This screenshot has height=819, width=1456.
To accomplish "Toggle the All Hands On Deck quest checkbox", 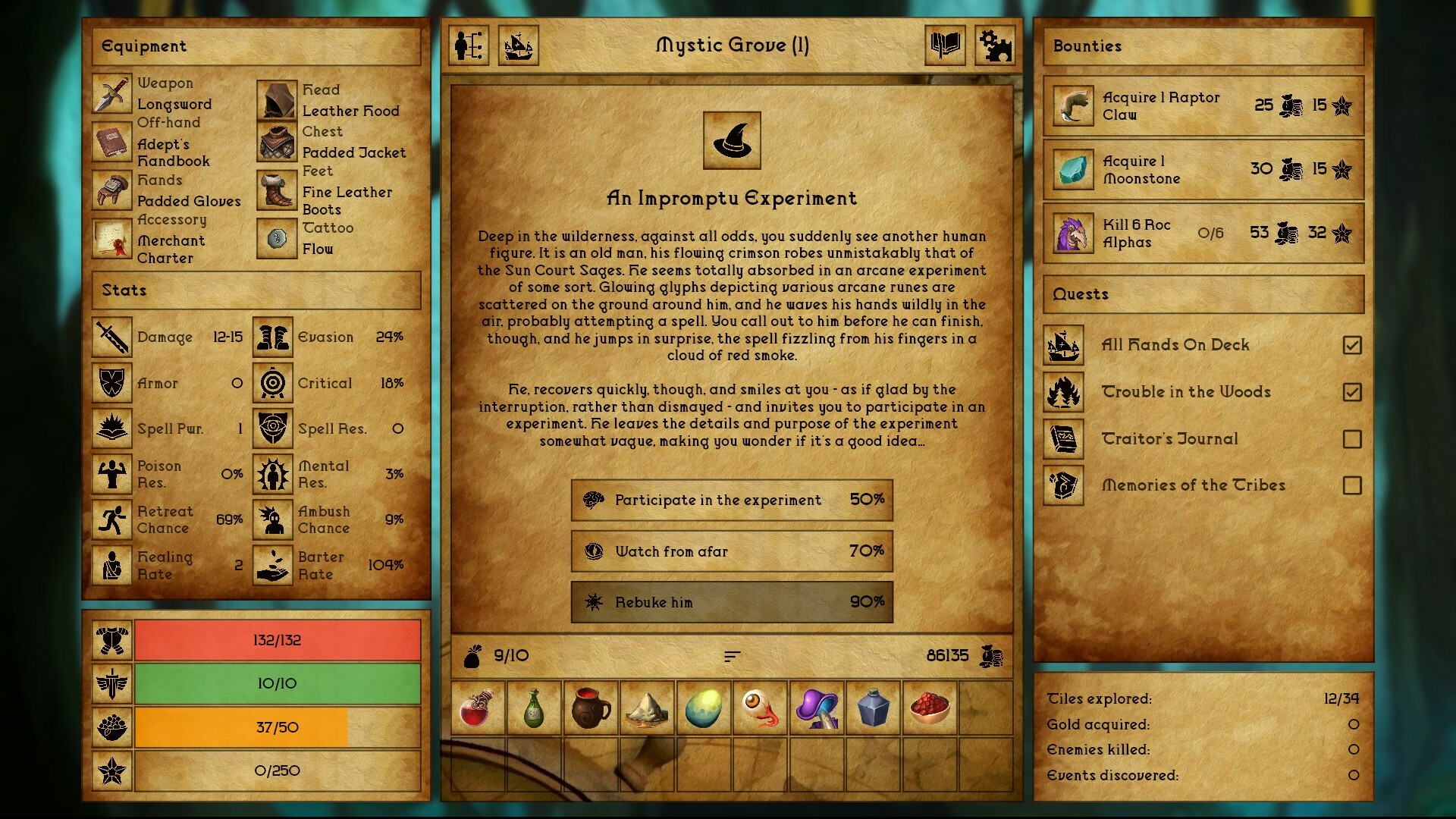I will coord(1353,344).
